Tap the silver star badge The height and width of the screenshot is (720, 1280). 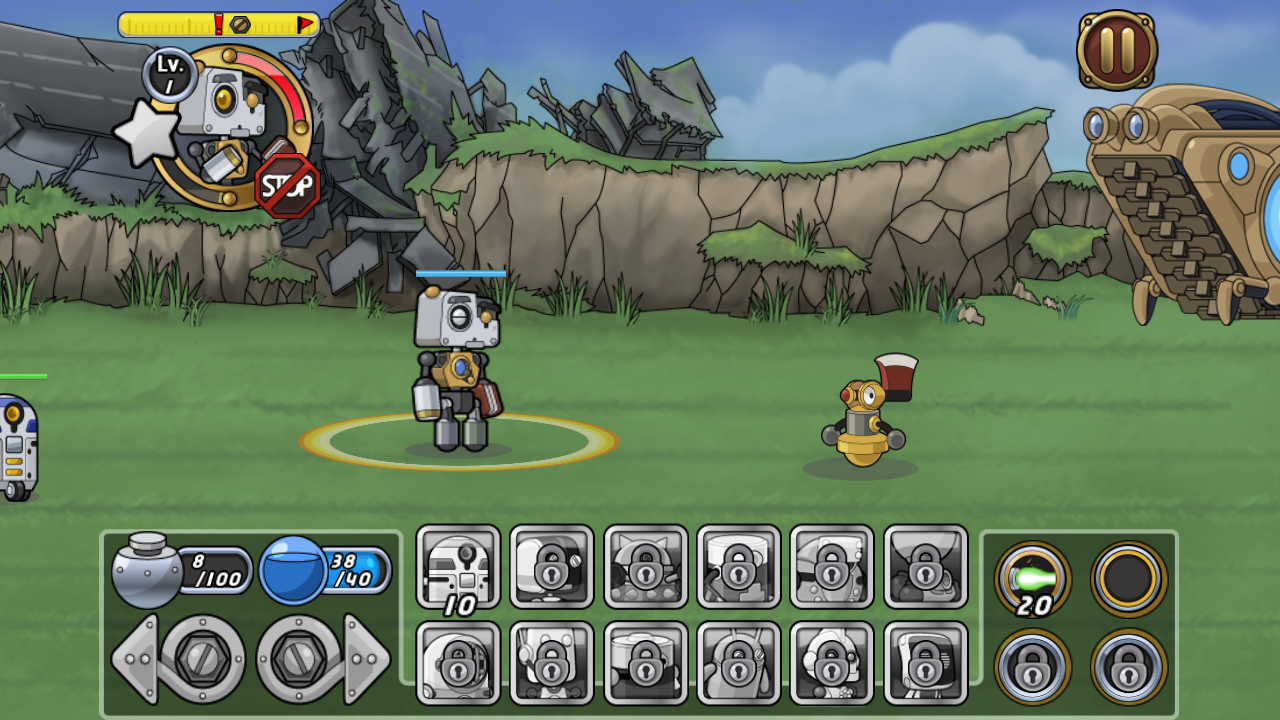pos(147,135)
